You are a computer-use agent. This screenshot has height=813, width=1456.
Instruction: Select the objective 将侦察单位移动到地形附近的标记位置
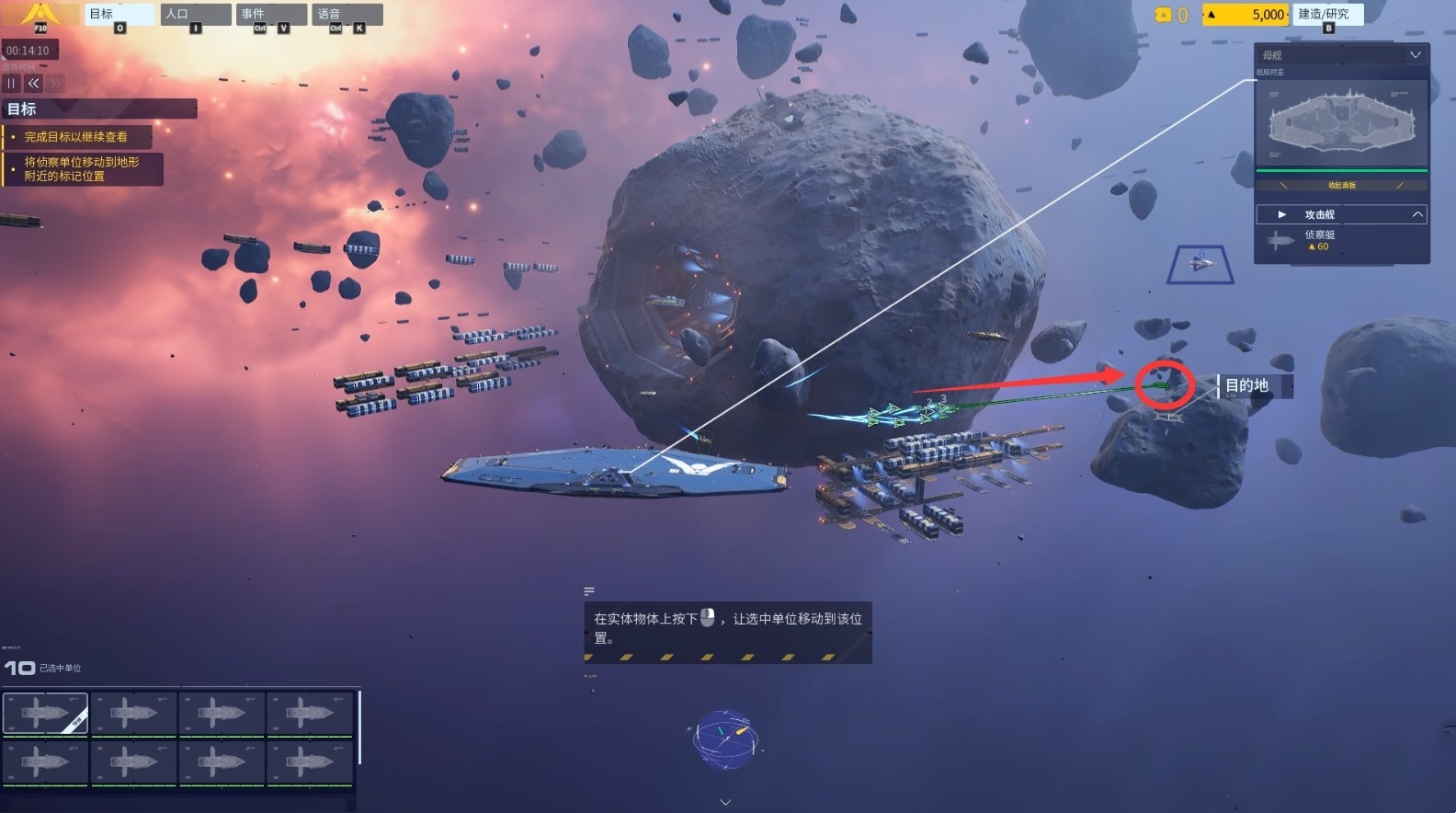pyautogui.click(x=82, y=169)
